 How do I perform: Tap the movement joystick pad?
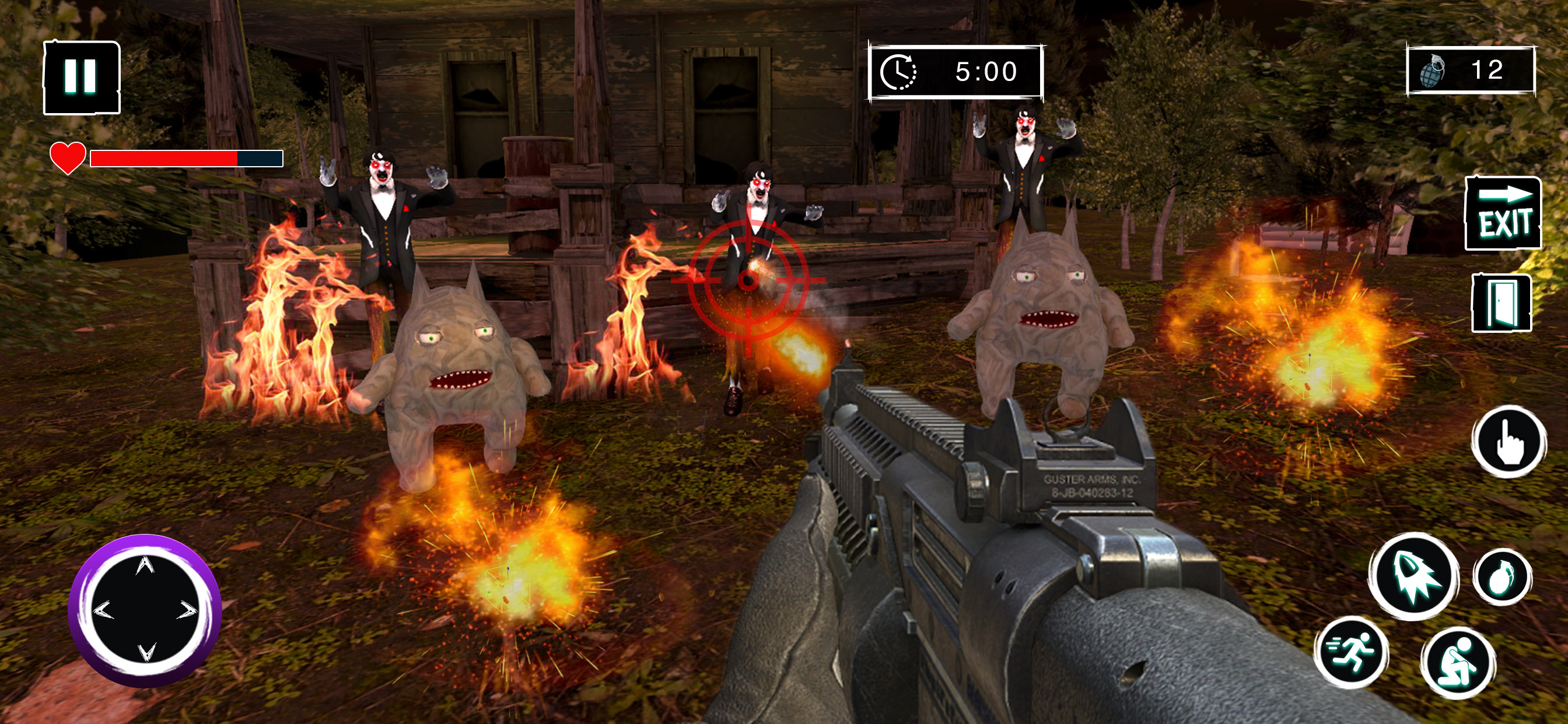pyautogui.click(x=145, y=610)
